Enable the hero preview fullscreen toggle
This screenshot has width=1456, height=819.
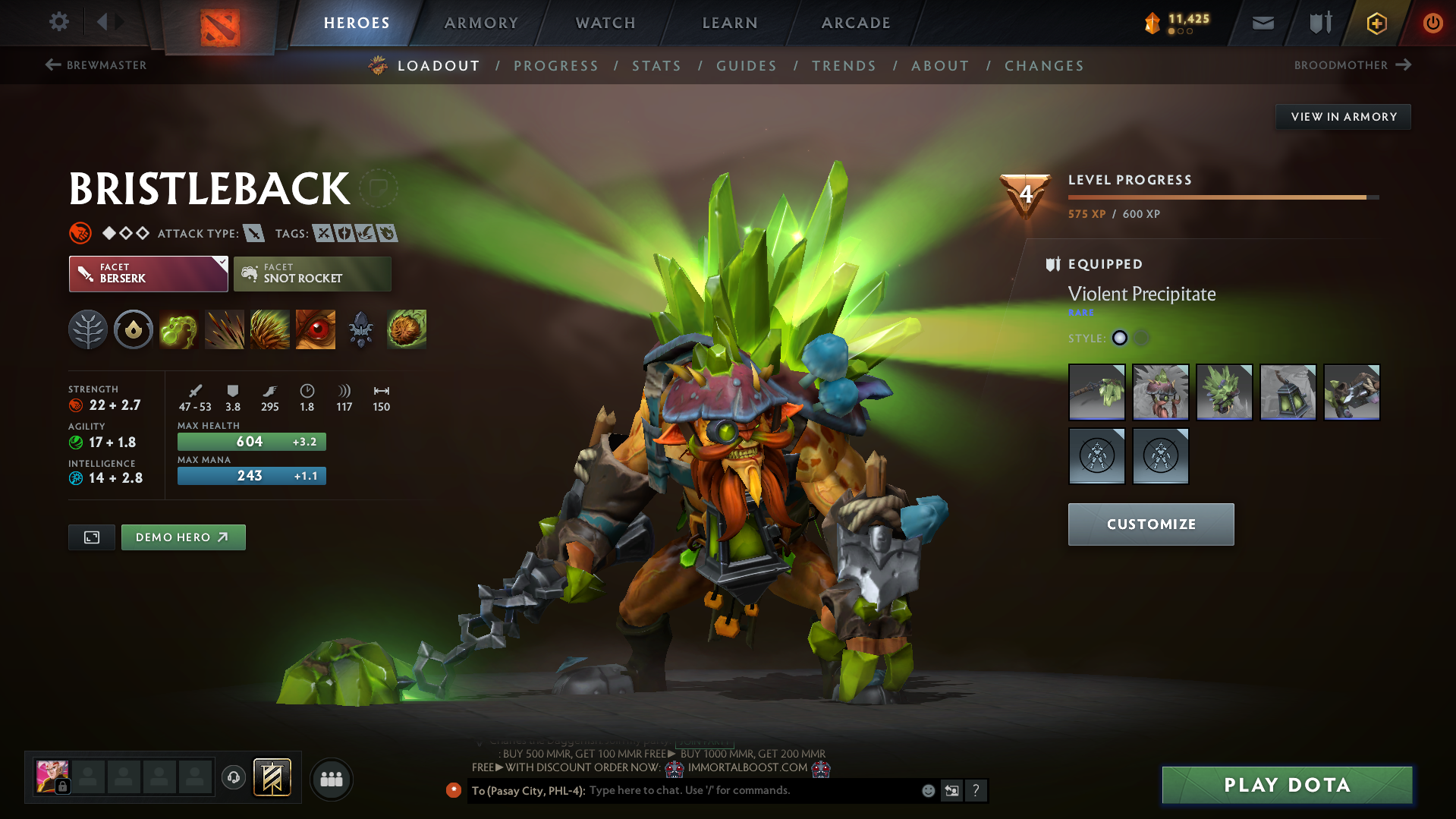pos(91,537)
